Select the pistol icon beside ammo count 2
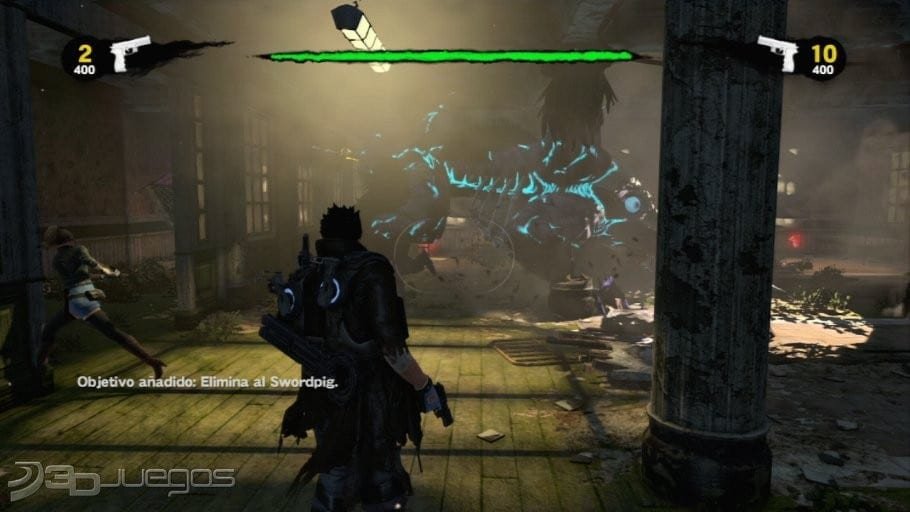Screen dimensions: 910x512 tap(131, 53)
